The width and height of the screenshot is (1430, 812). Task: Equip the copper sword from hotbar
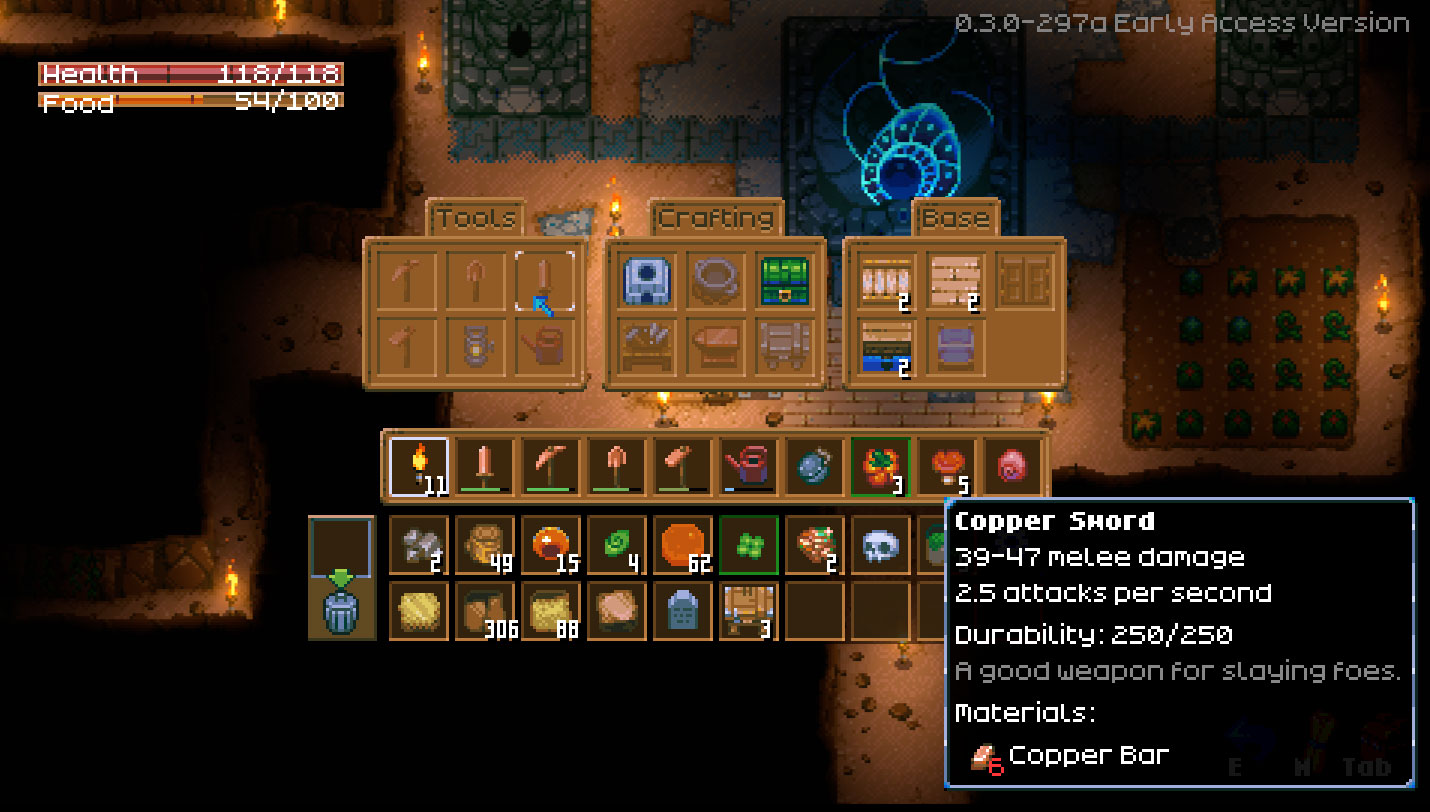click(484, 467)
